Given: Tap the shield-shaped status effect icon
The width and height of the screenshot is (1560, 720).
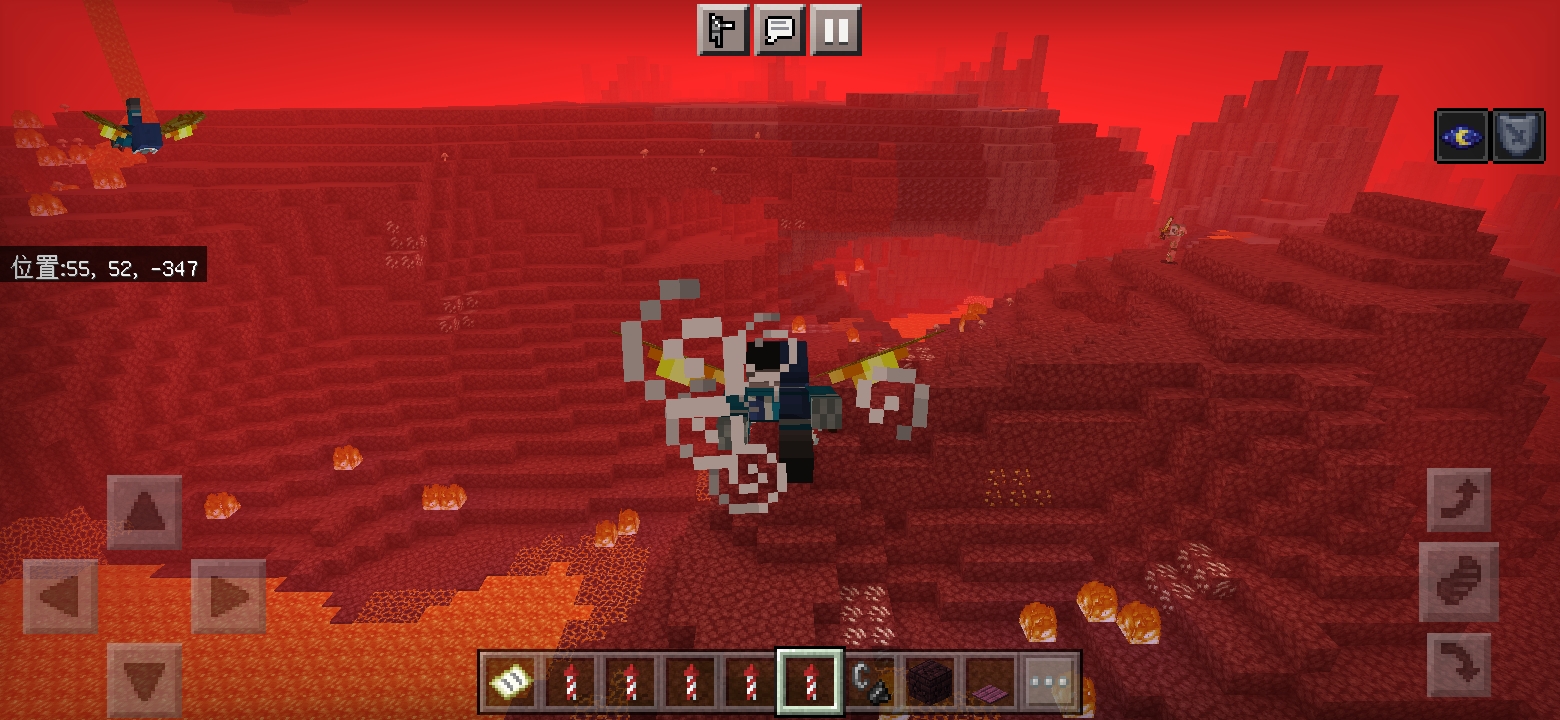Looking at the screenshot, I should pos(1517,137).
